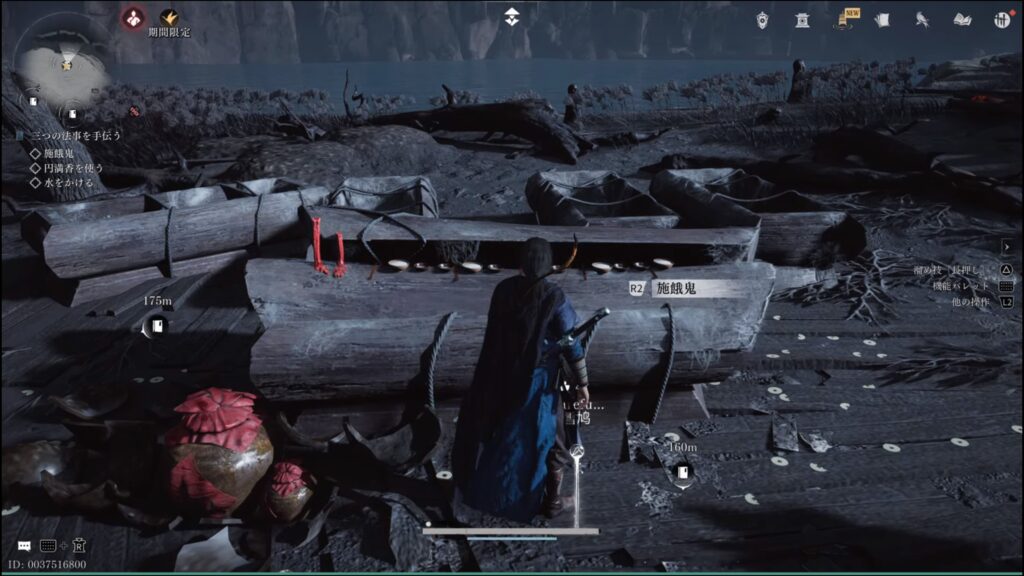Select the 三つの法事を手伝う quest tracker title
This screenshot has width=1024, height=576.
tap(76, 135)
